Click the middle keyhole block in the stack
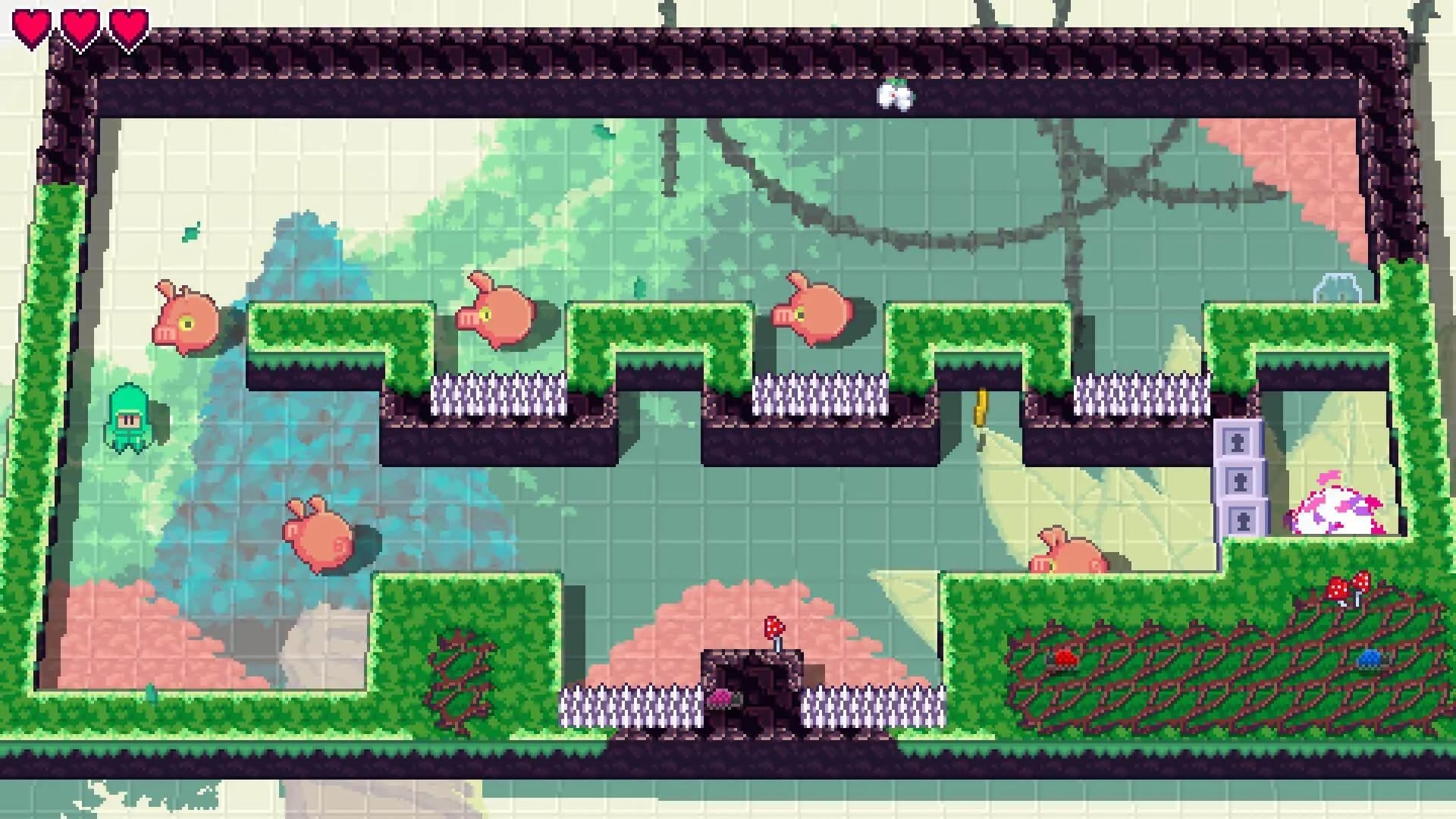This screenshot has height=819, width=1456. pyautogui.click(x=1240, y=481)
